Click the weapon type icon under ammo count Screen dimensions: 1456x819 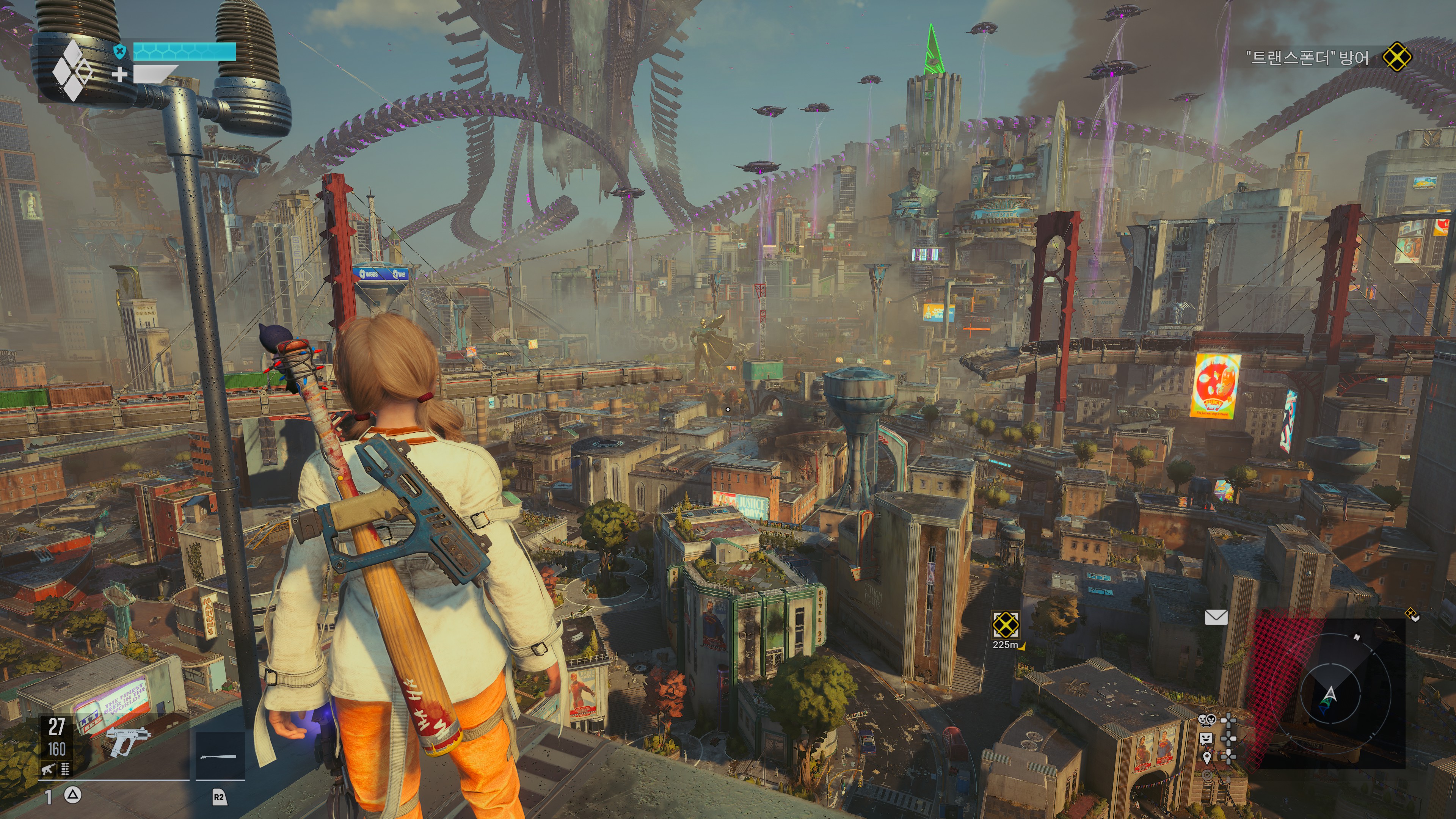point(47,769)
